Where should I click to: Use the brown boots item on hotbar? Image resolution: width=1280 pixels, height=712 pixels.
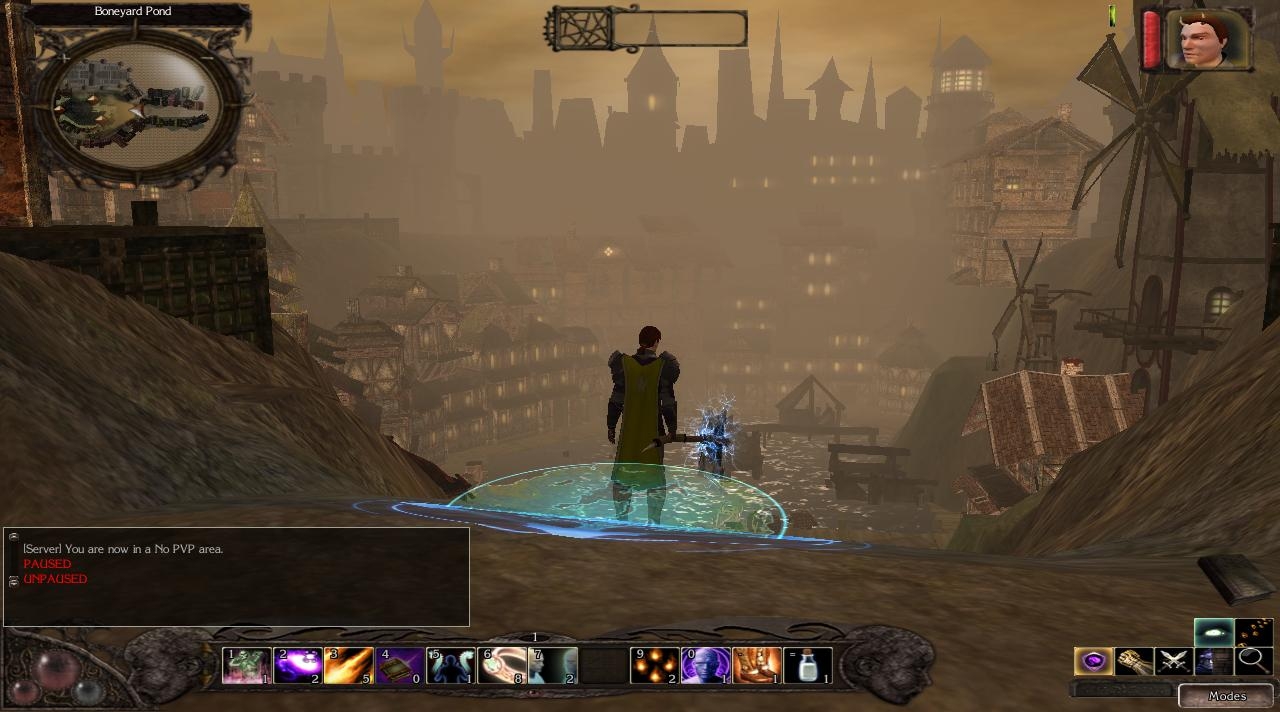[x=757, y=666]
